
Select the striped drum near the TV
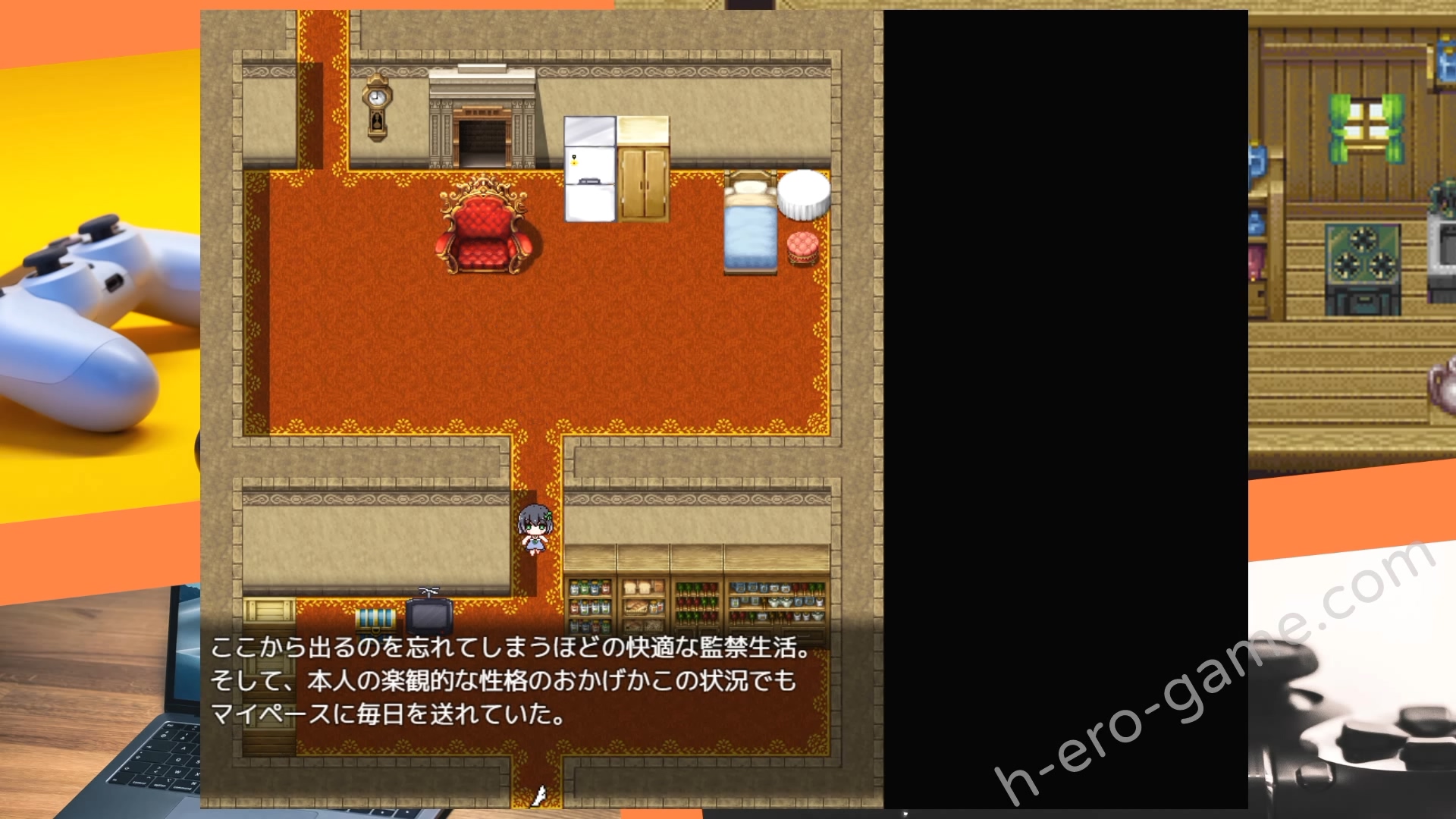[375, 620]
